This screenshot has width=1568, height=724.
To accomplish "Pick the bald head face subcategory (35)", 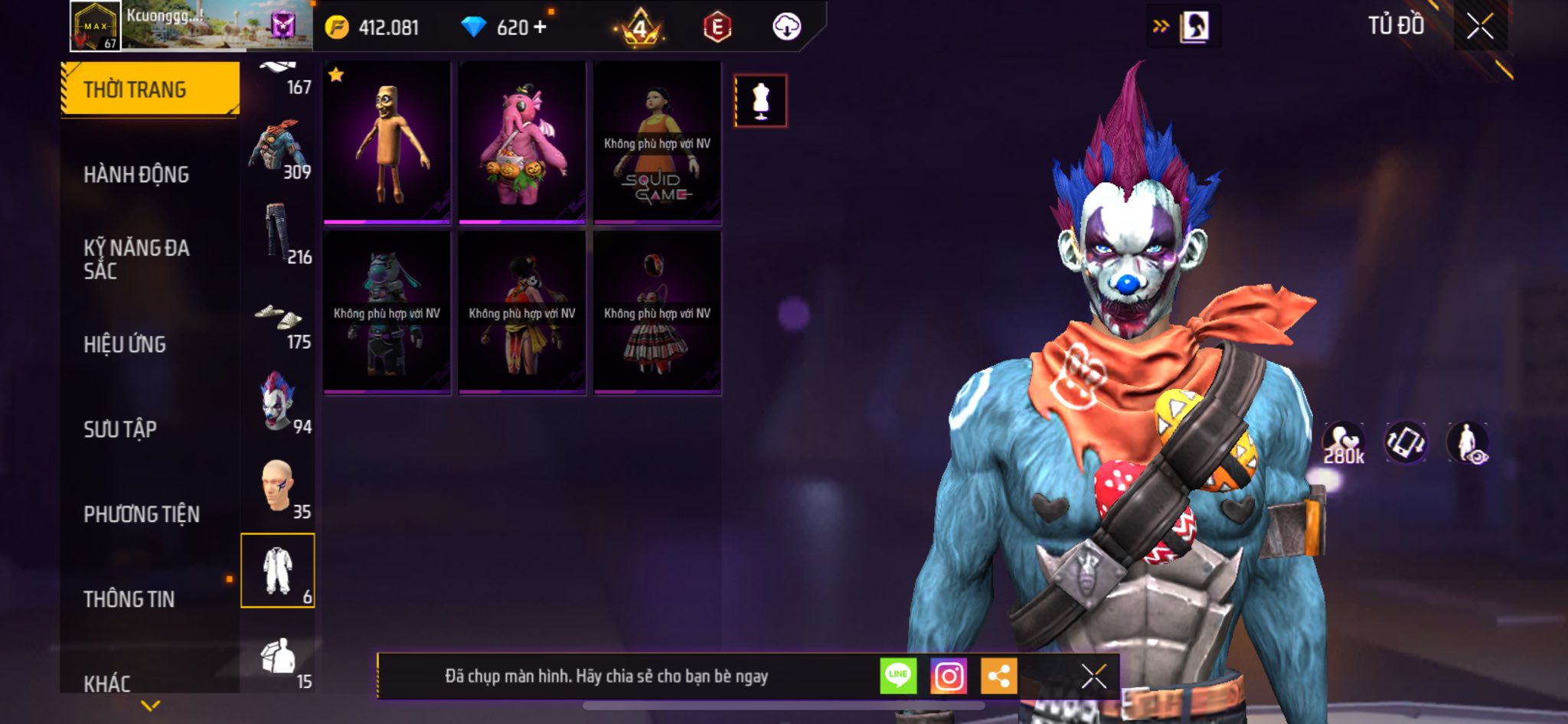I will [278, 488].
